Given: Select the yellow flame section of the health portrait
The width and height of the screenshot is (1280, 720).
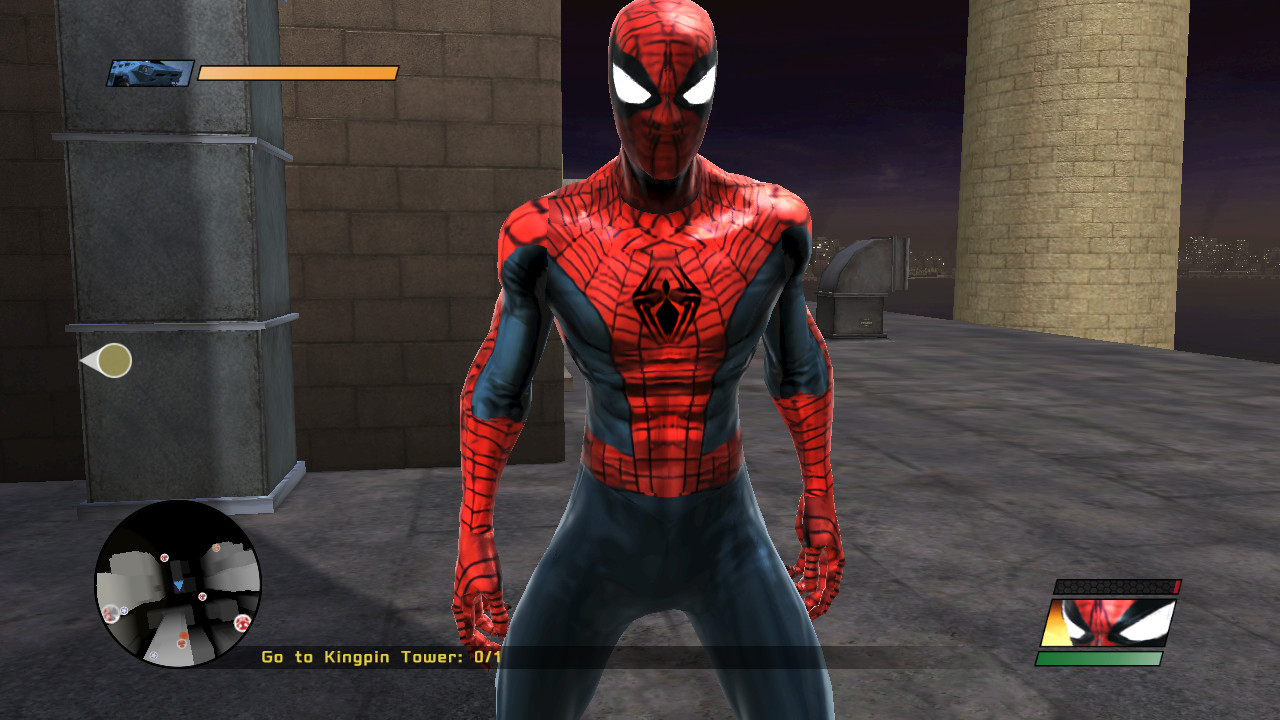Looking at the screenshot, I should tap(1053, 623).
